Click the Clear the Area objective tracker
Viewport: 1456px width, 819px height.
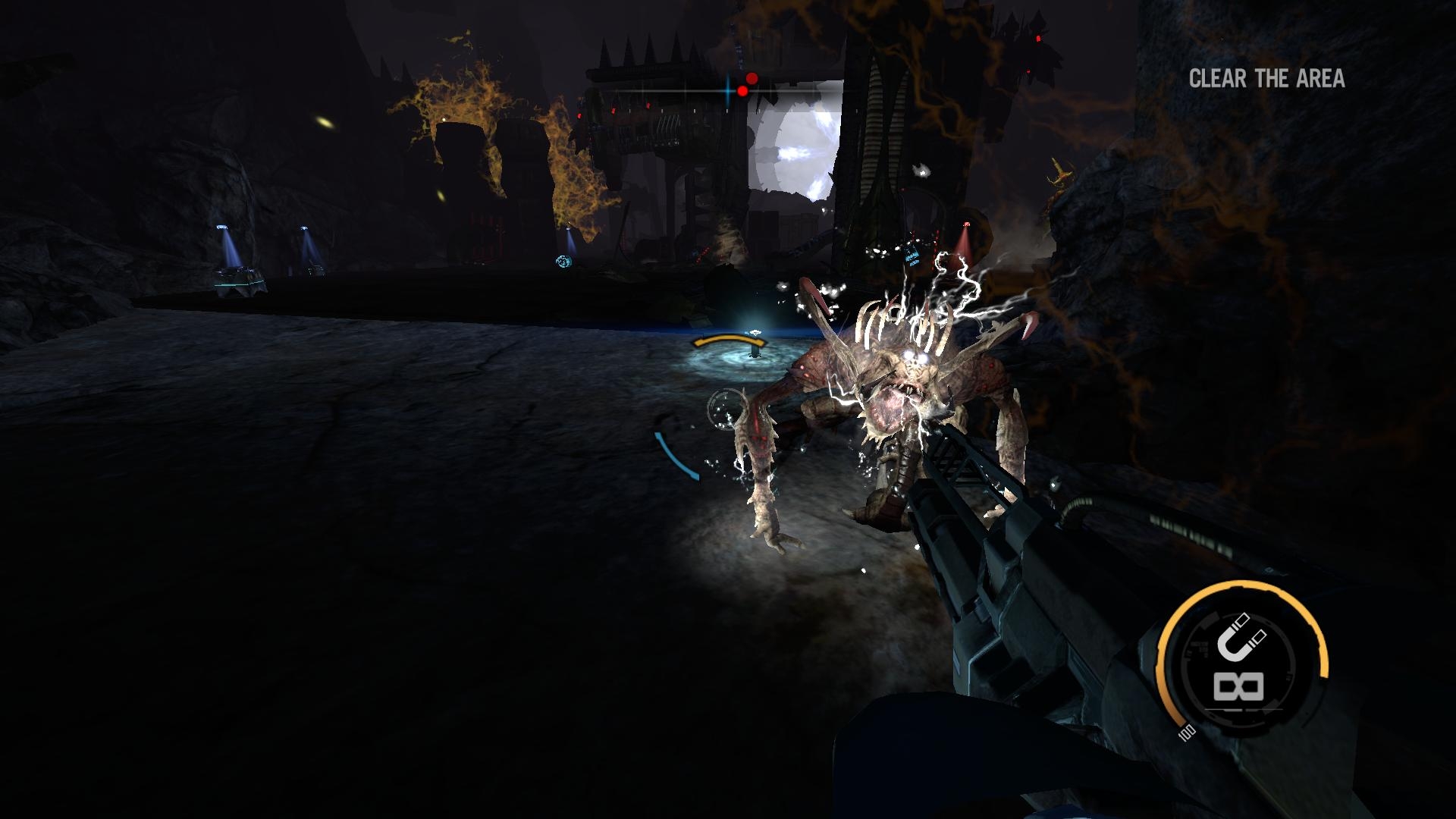[x=1266, y=79]
